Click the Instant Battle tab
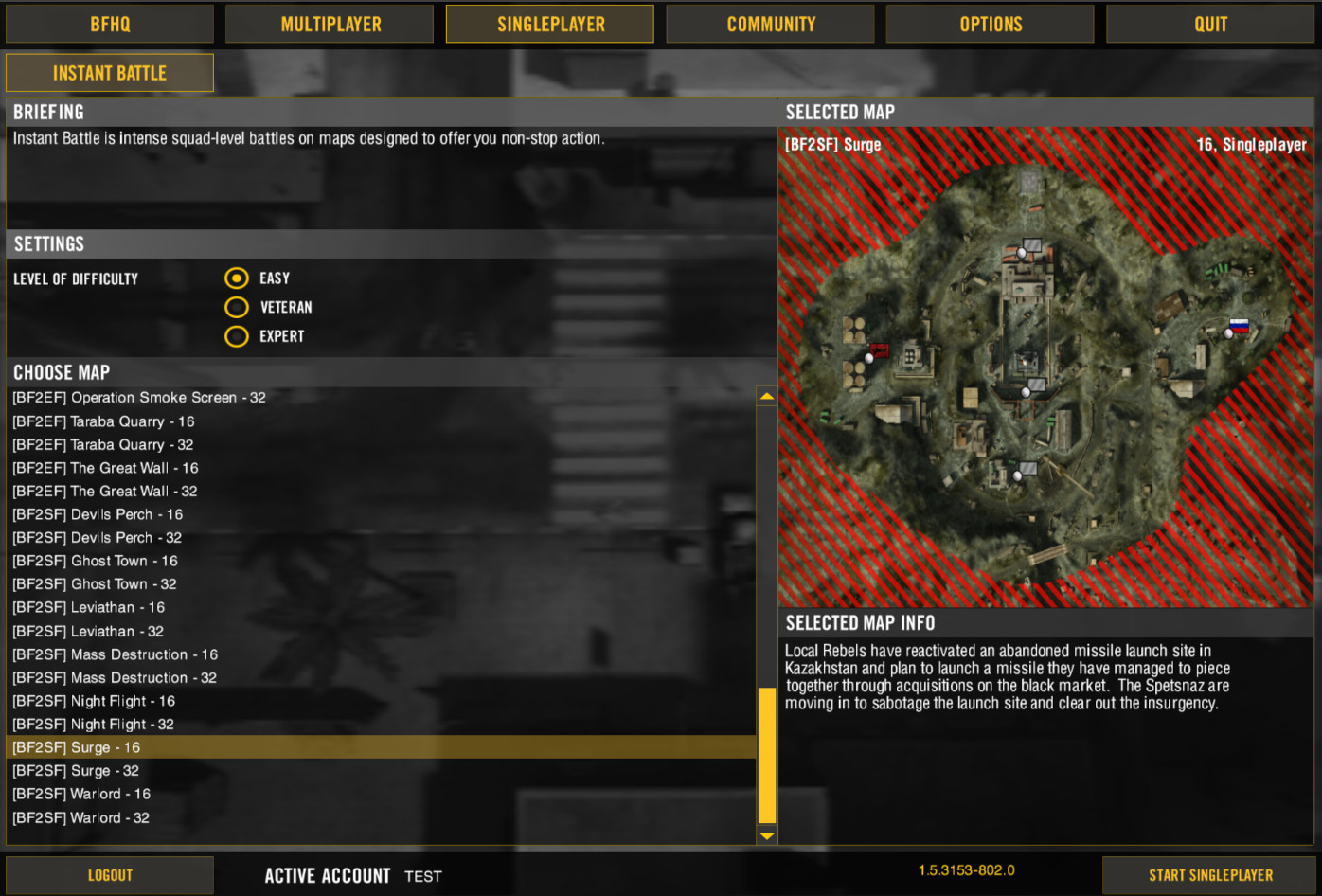 pyautogui.click(x=109, y=72)
